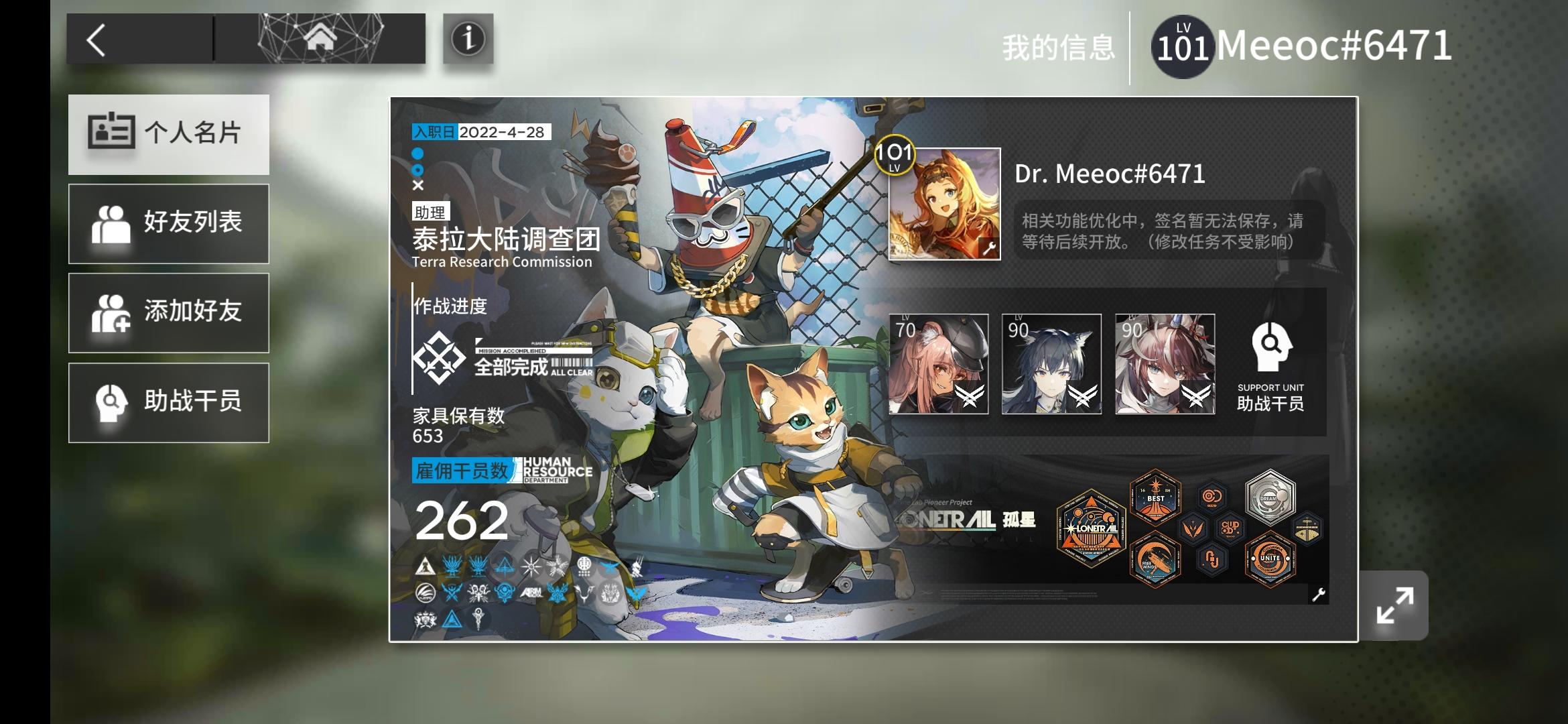Open the 好友列表 friends list icon
Viewport: 1568px width, 724px height.
pyautogui.click(x=113, y=223)
